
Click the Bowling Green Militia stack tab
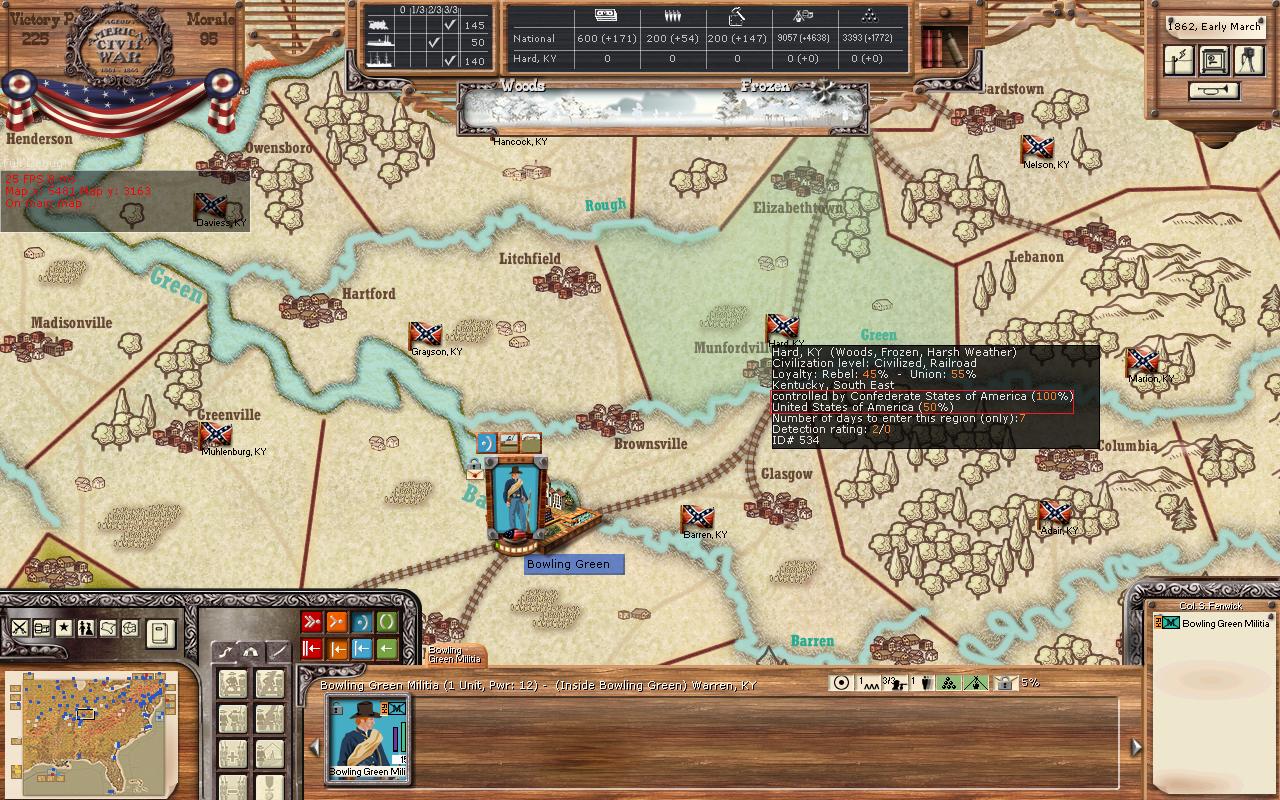coord(454,654)
